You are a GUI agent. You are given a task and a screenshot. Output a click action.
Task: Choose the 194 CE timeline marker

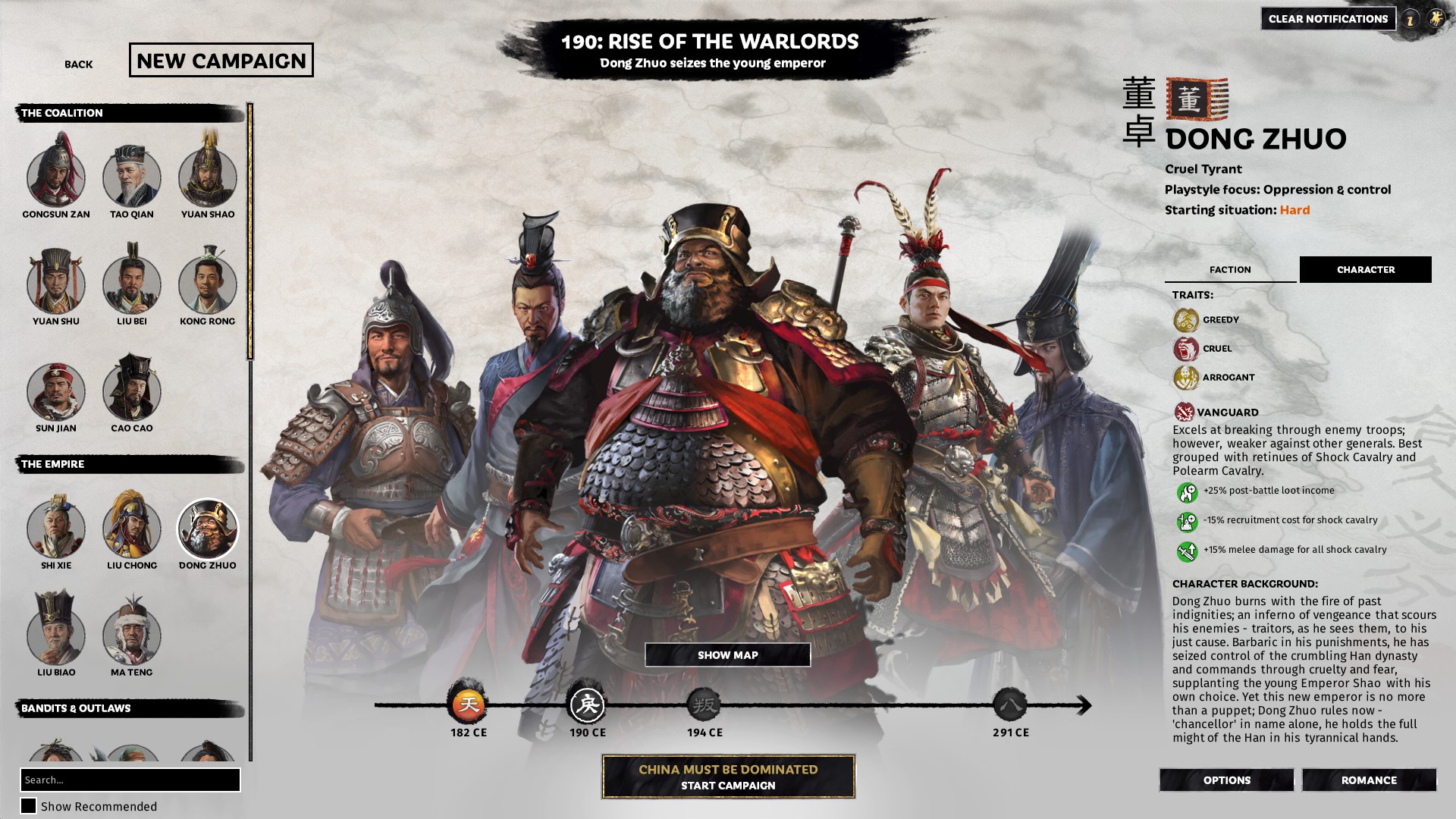pyautogui.click(x=704, y=706)
